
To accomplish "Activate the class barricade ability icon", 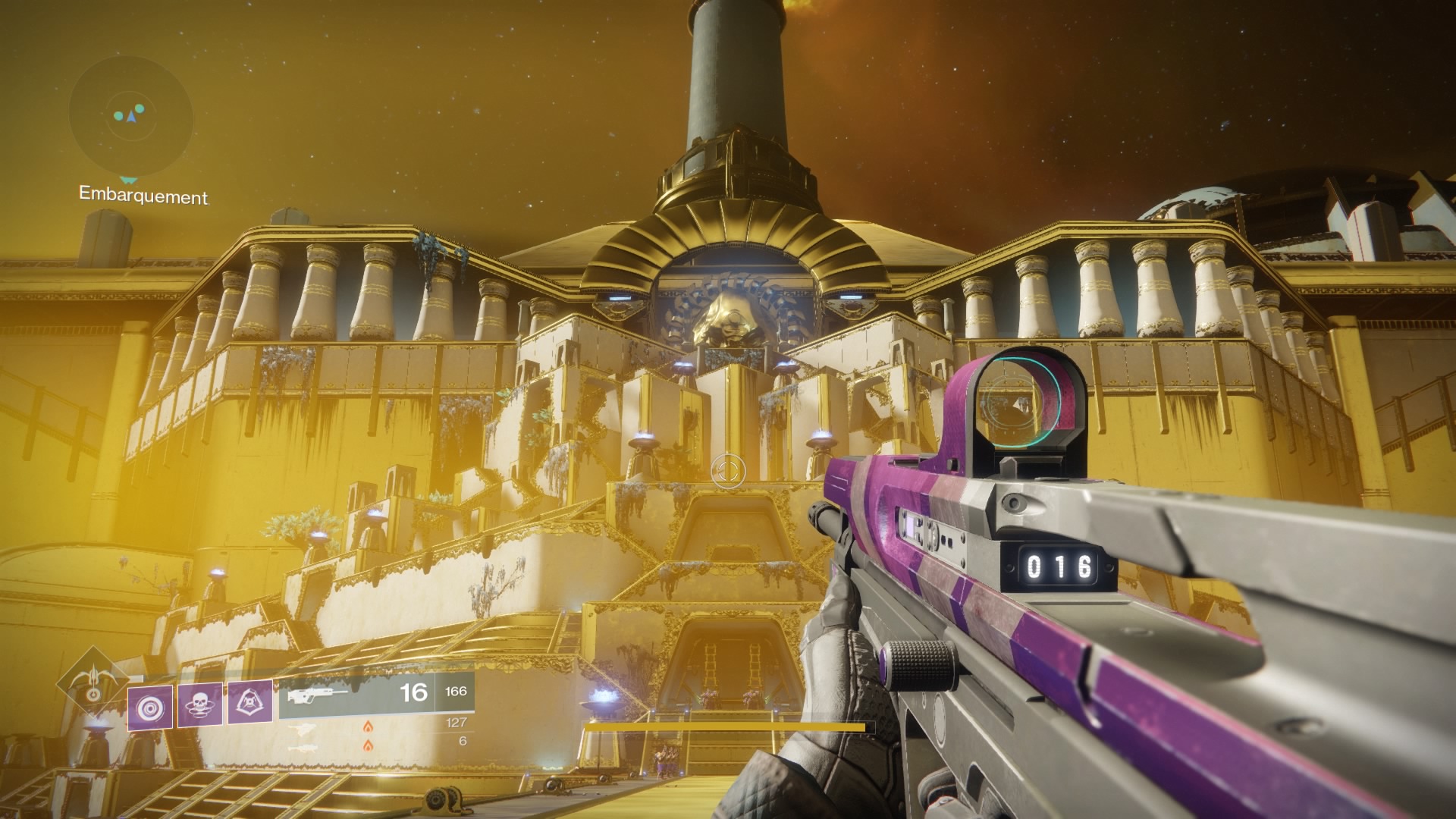I will click(x=250, y=705).
